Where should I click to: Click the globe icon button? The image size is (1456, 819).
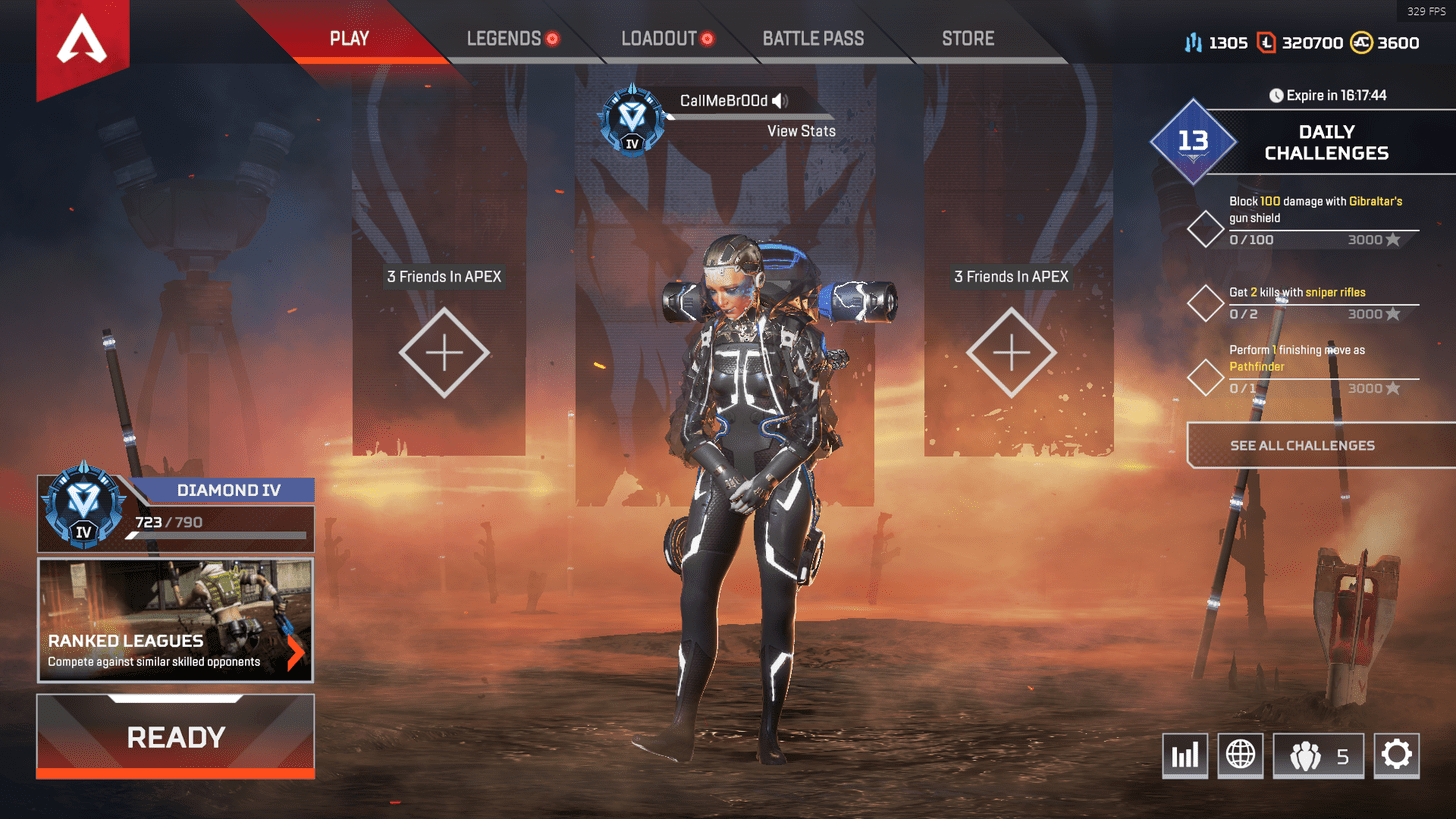pos(1240,756)
